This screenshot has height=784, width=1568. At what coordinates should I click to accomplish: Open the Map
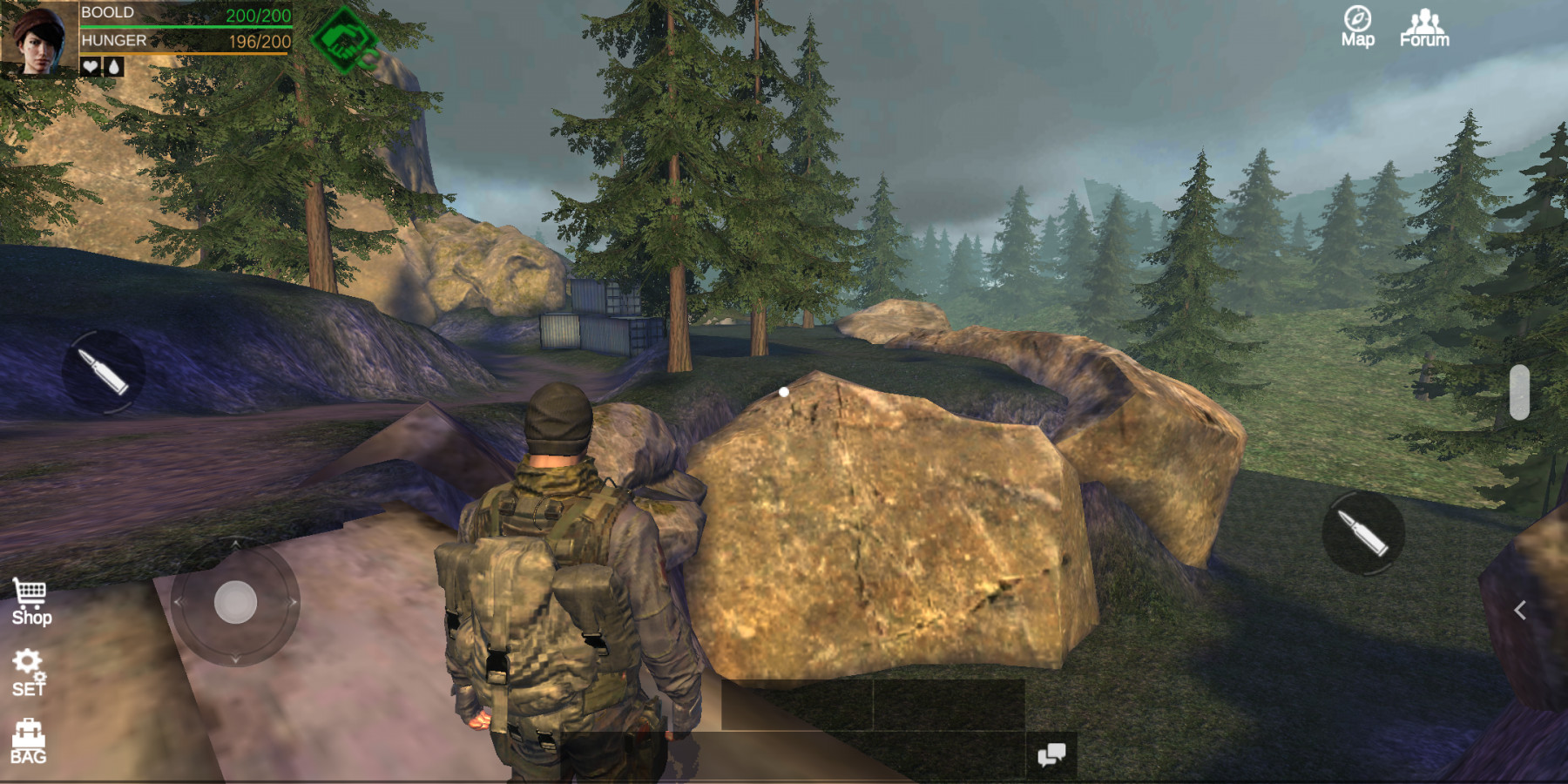(x=1357, y=26)
